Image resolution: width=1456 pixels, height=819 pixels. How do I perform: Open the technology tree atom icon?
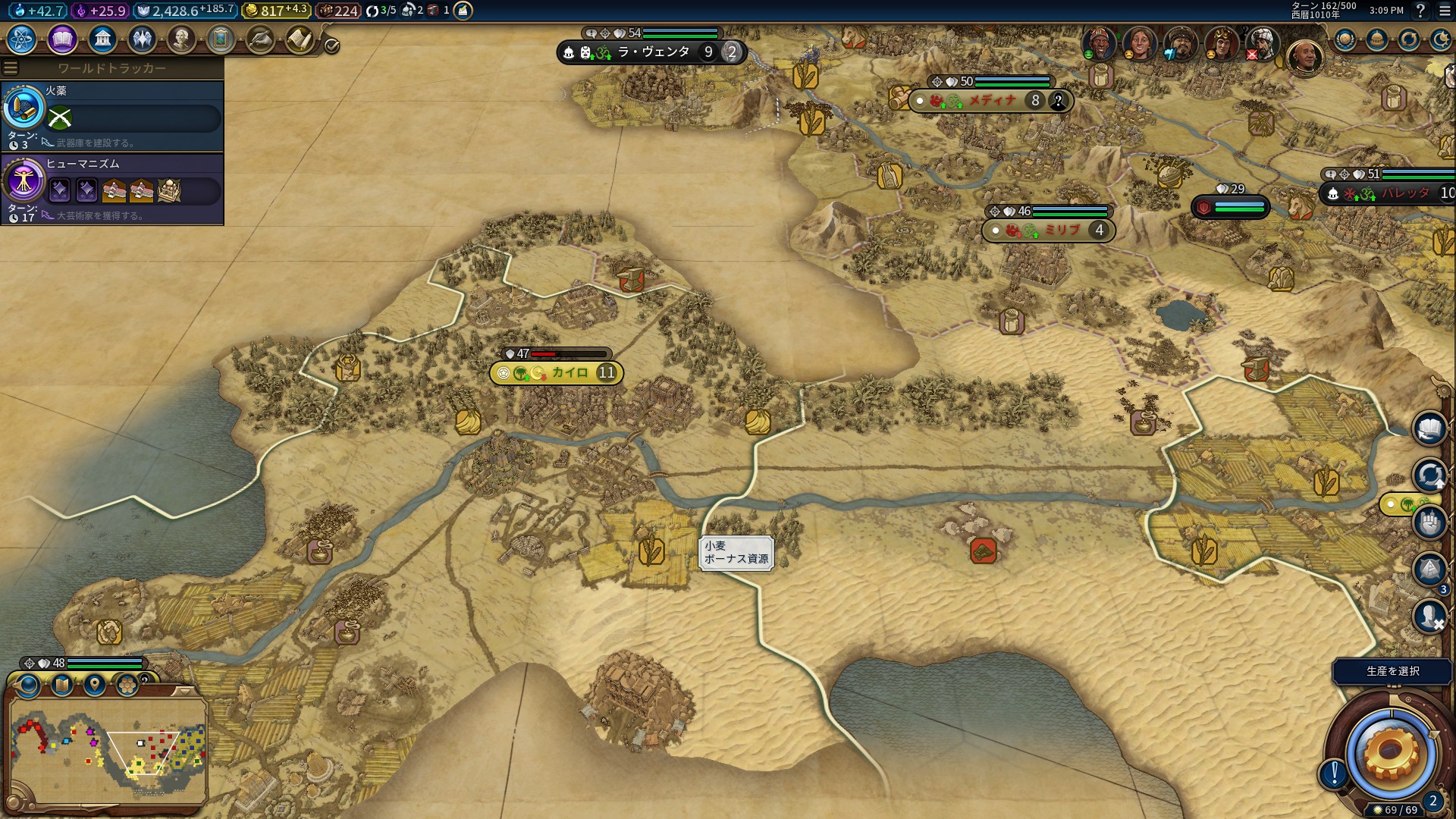21,39
